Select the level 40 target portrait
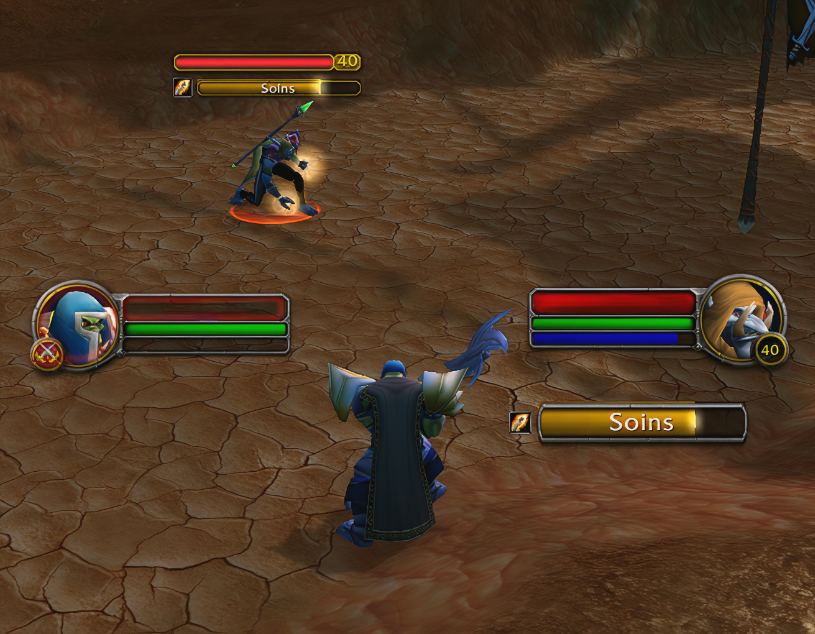Screen dimensions: 815x634 tap(741, 317)
